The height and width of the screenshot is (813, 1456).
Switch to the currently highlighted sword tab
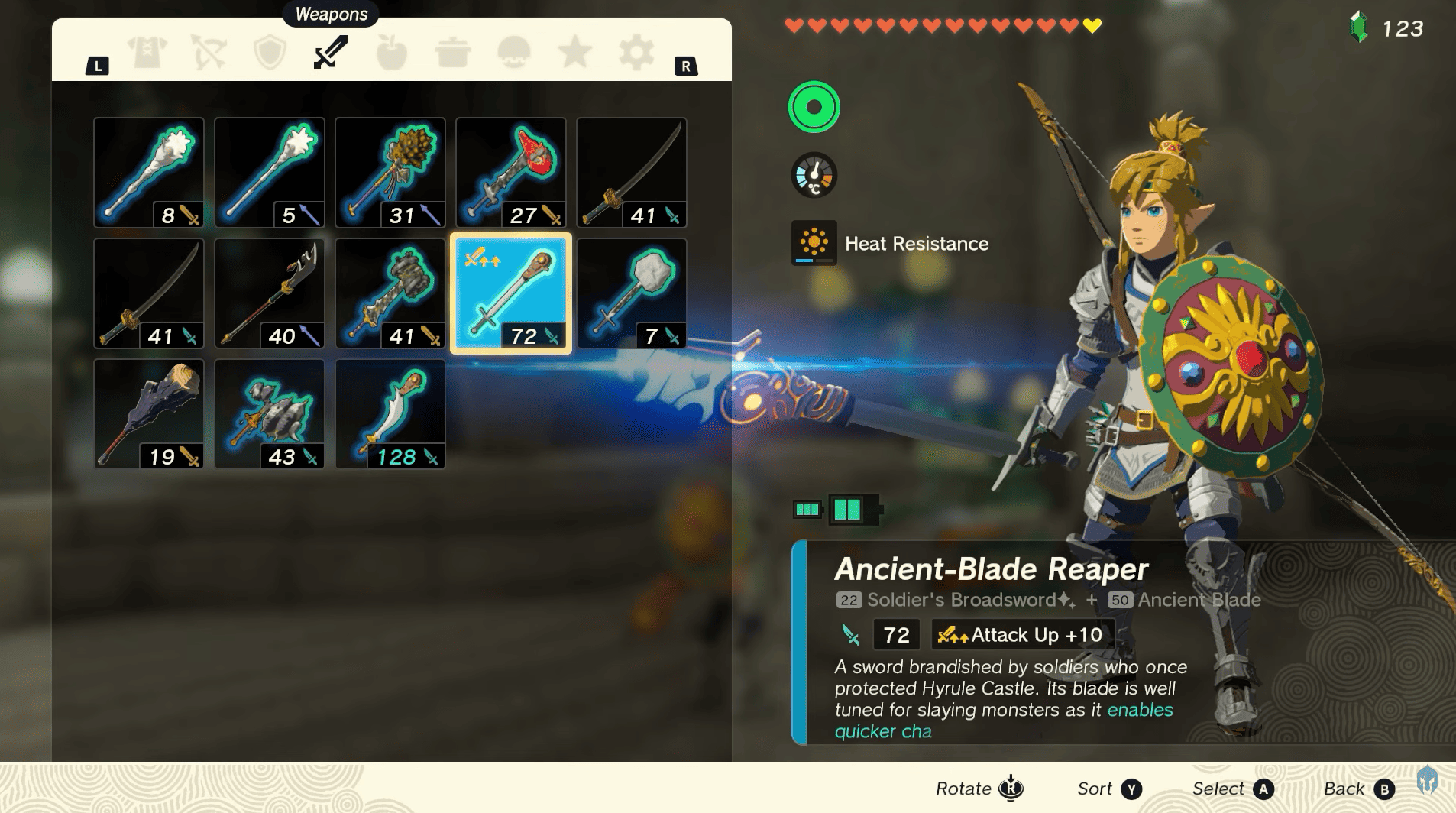(328, 52)
